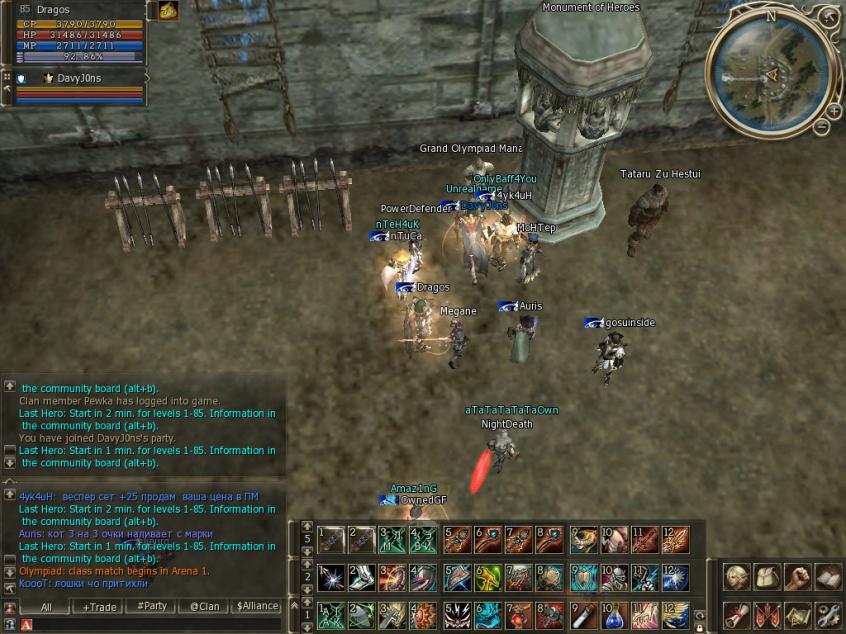Switch to the $Alliance chat tab
Screen dimensions: 846x634
pos(257,607)
